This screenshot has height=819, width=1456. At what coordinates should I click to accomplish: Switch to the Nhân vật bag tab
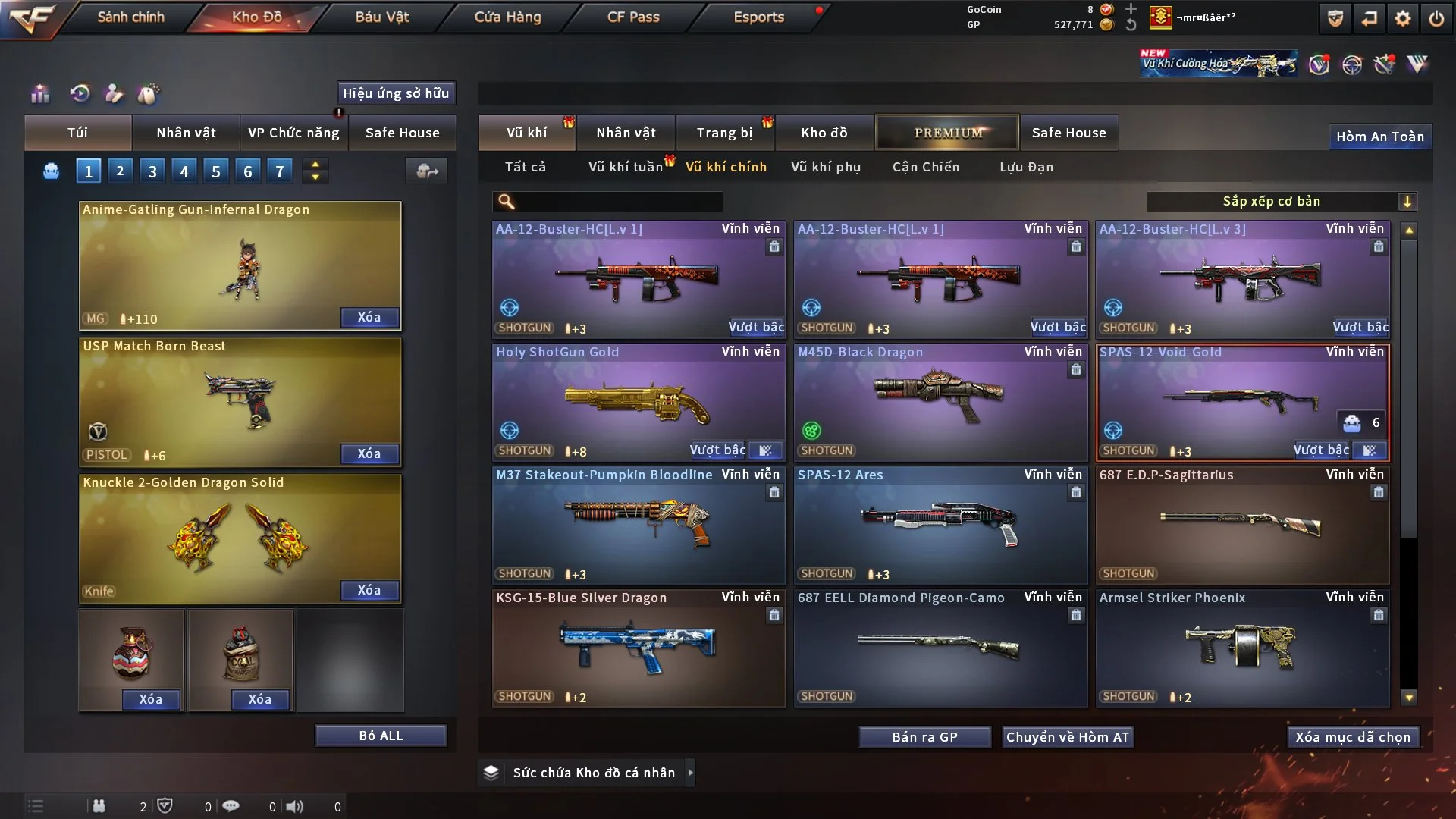[186, 133]
